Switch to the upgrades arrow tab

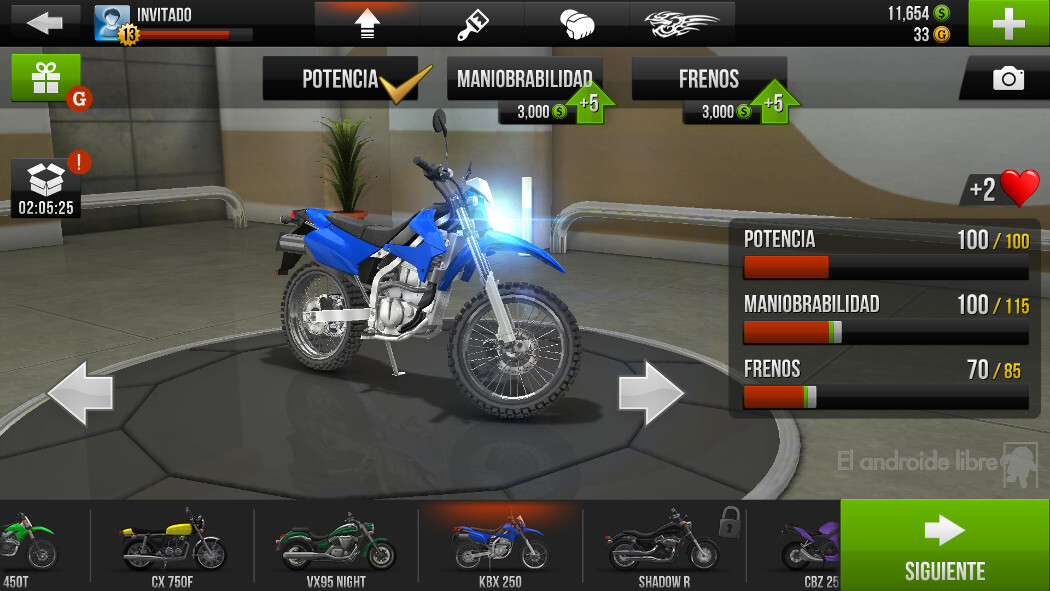(x=367, y=23)
